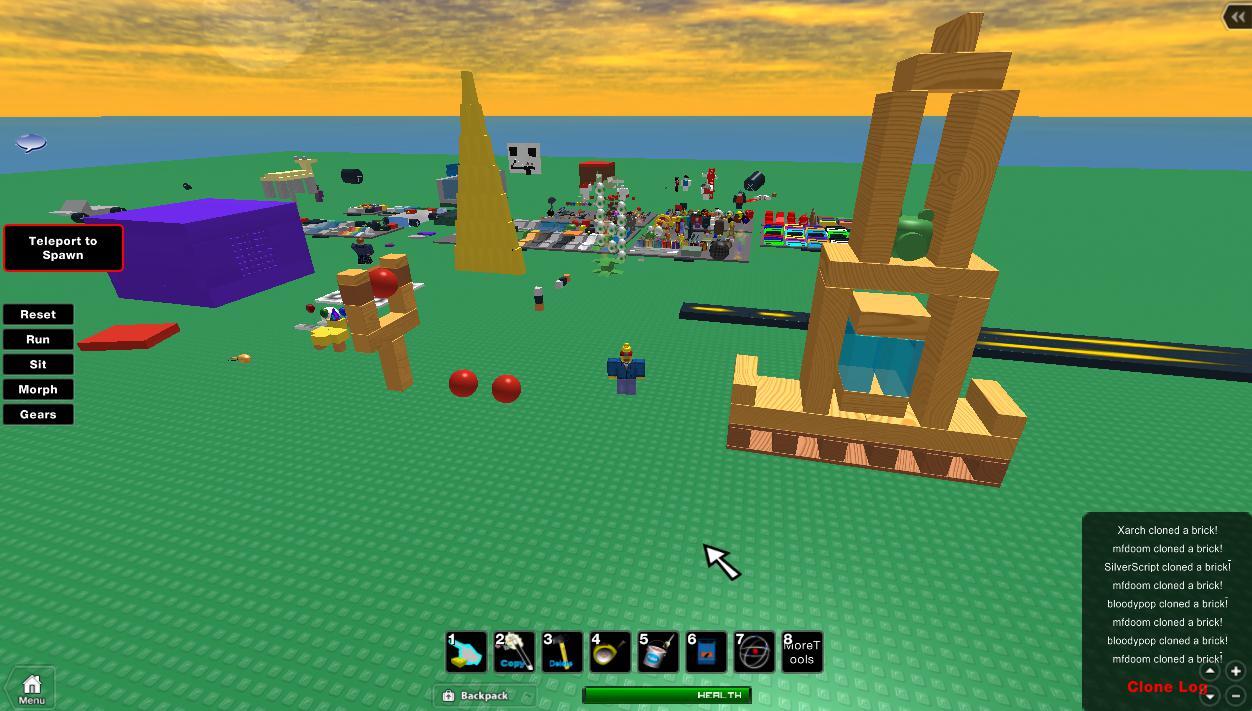Equip the Copy tool in slot 2
The width and height of the screenshot is (1252, 711).
coord(514,652)
